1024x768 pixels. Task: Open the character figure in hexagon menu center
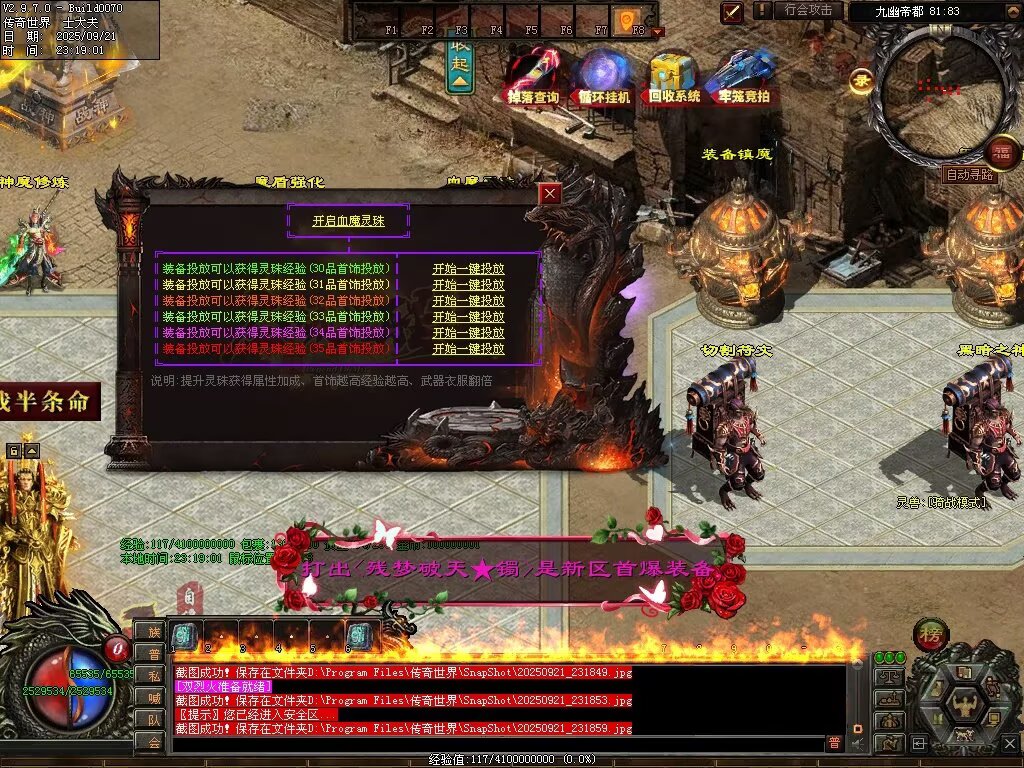[x=965, y=703]
